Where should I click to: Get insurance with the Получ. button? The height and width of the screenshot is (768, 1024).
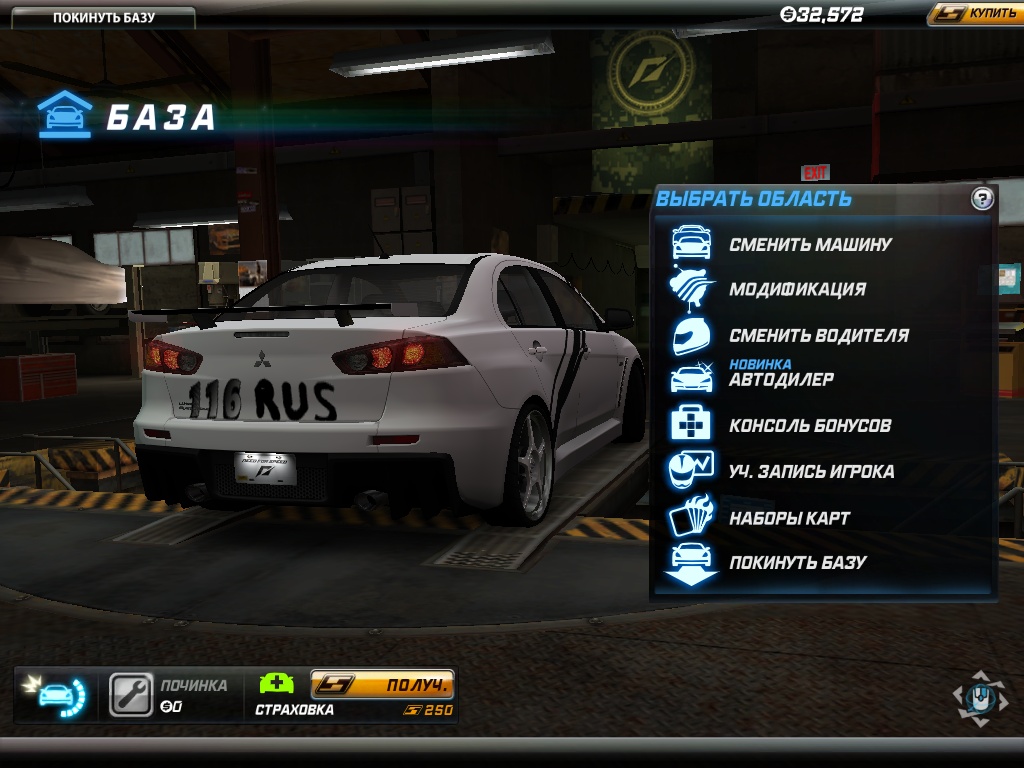[x=383, y=685]
